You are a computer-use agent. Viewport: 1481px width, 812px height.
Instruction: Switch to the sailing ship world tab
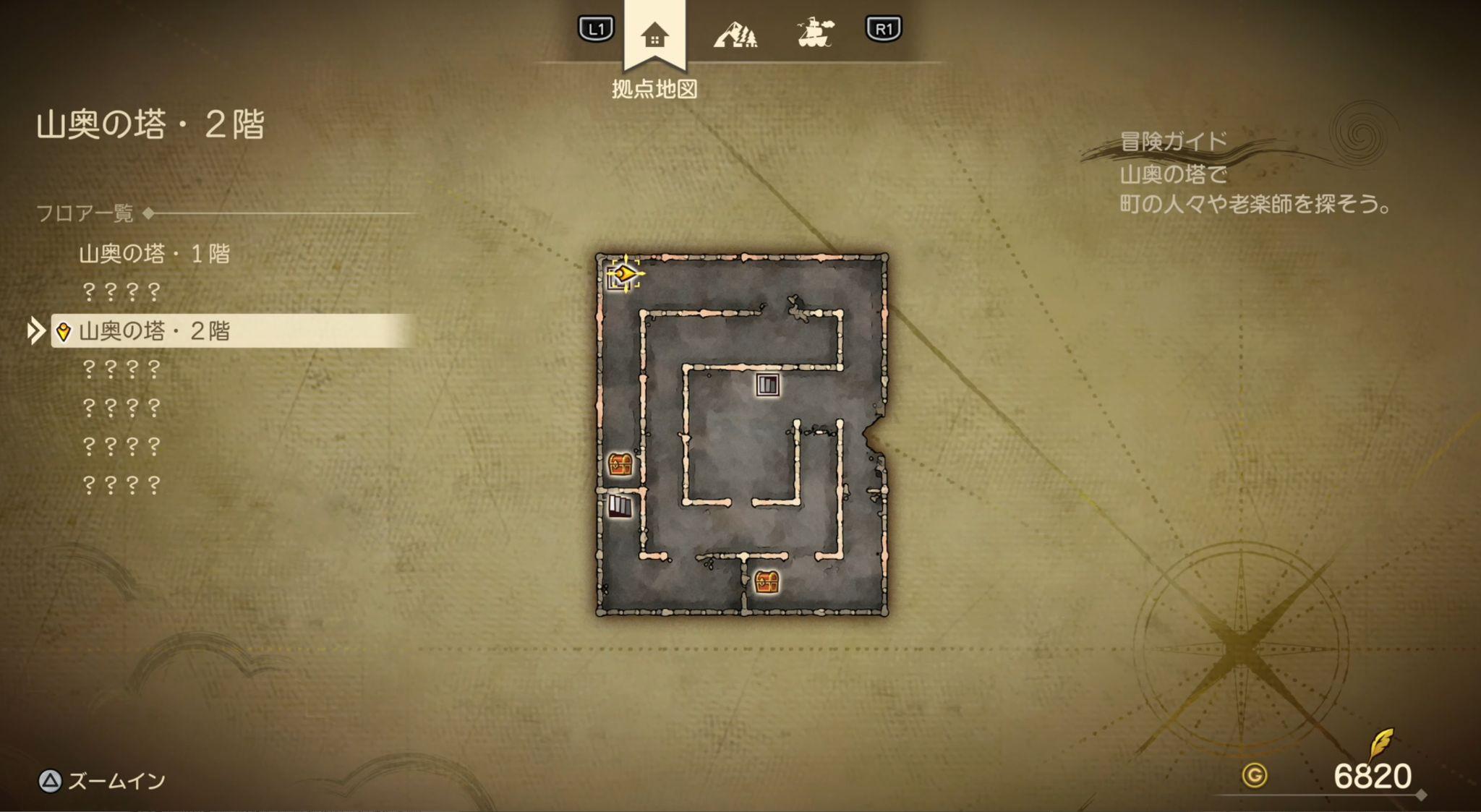tap(815, 33)
